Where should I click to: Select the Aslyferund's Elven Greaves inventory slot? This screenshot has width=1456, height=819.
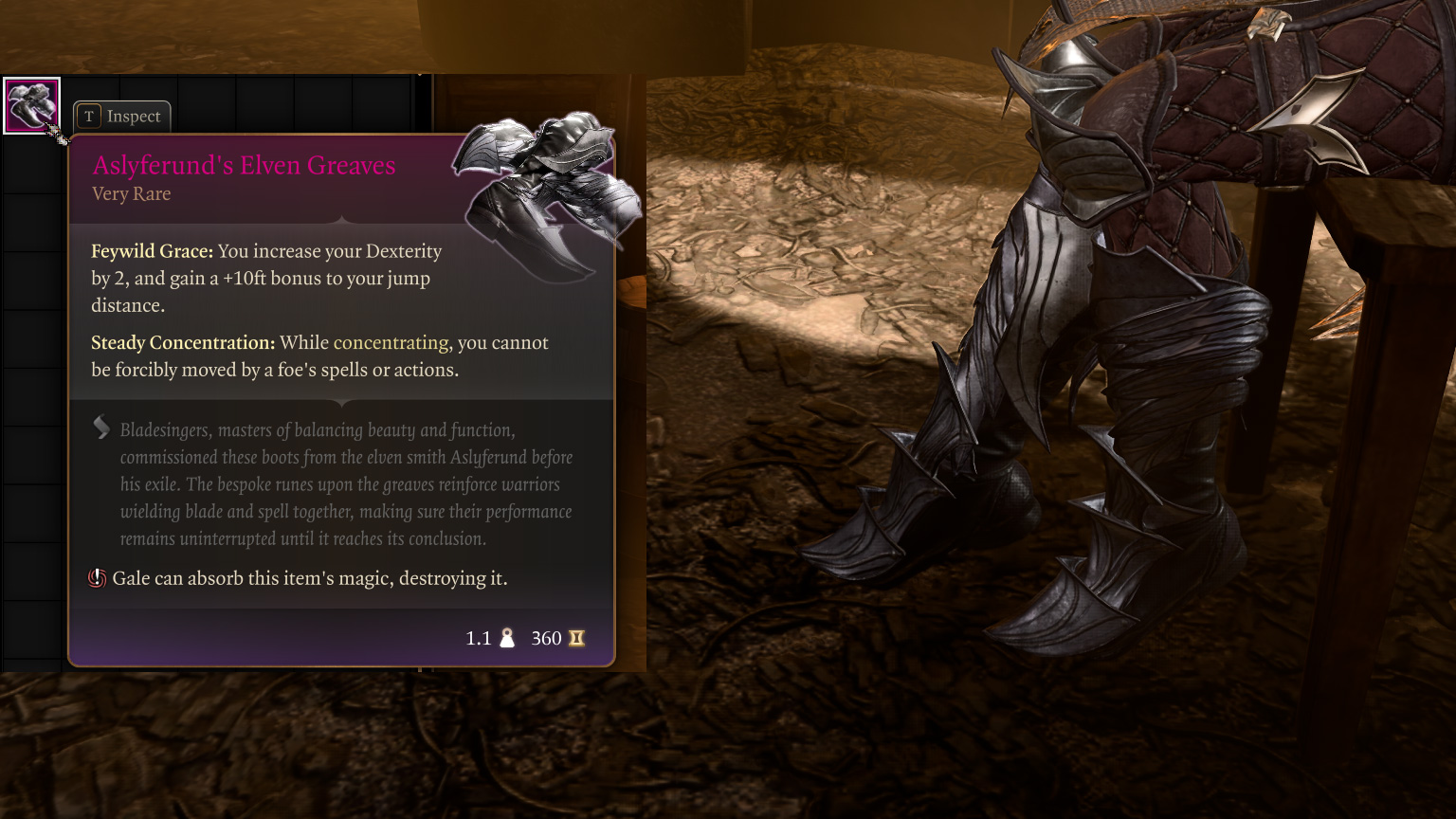pos(31,105)
